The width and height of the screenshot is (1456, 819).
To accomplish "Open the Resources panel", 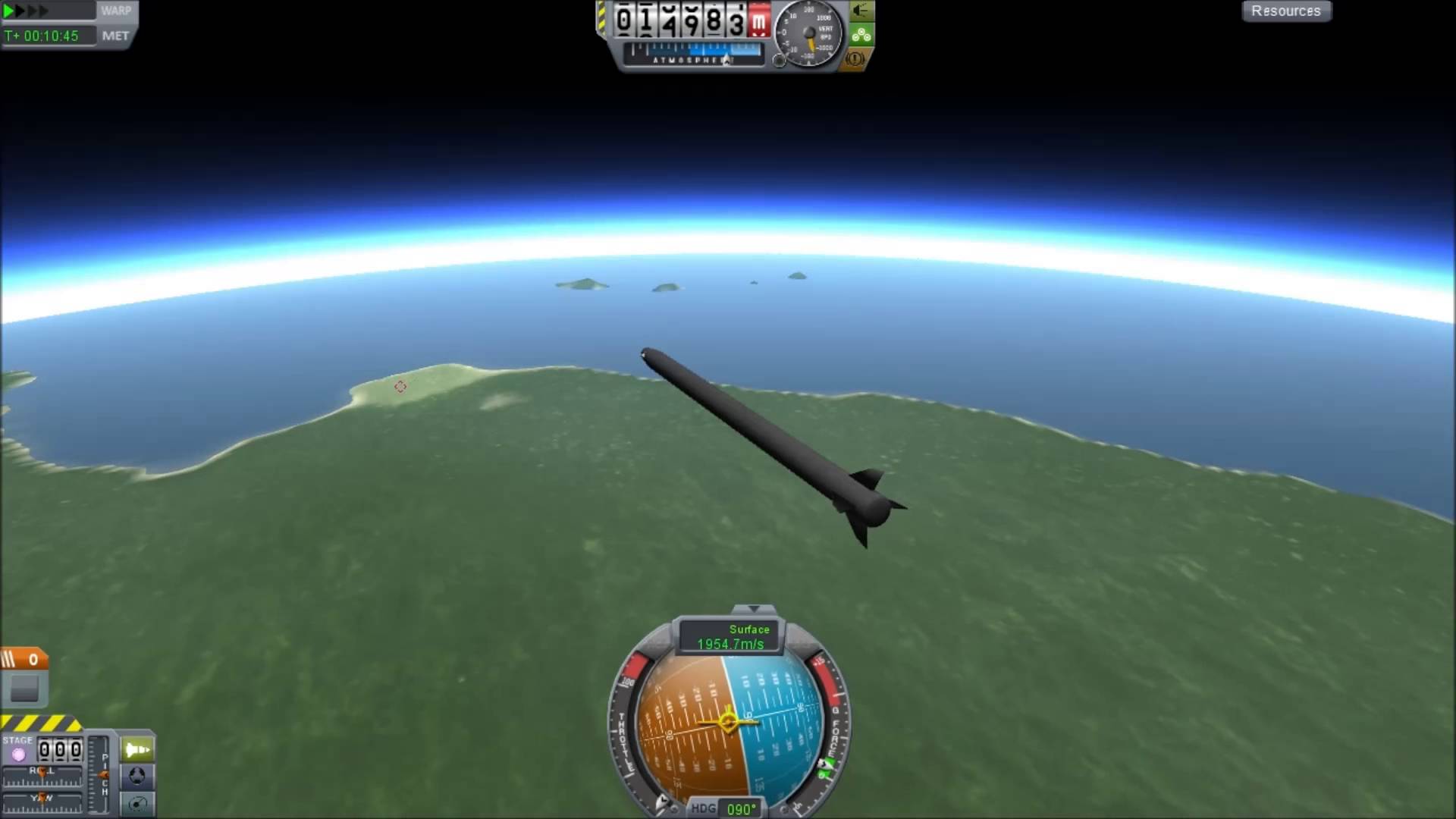I will point(1286,11).
